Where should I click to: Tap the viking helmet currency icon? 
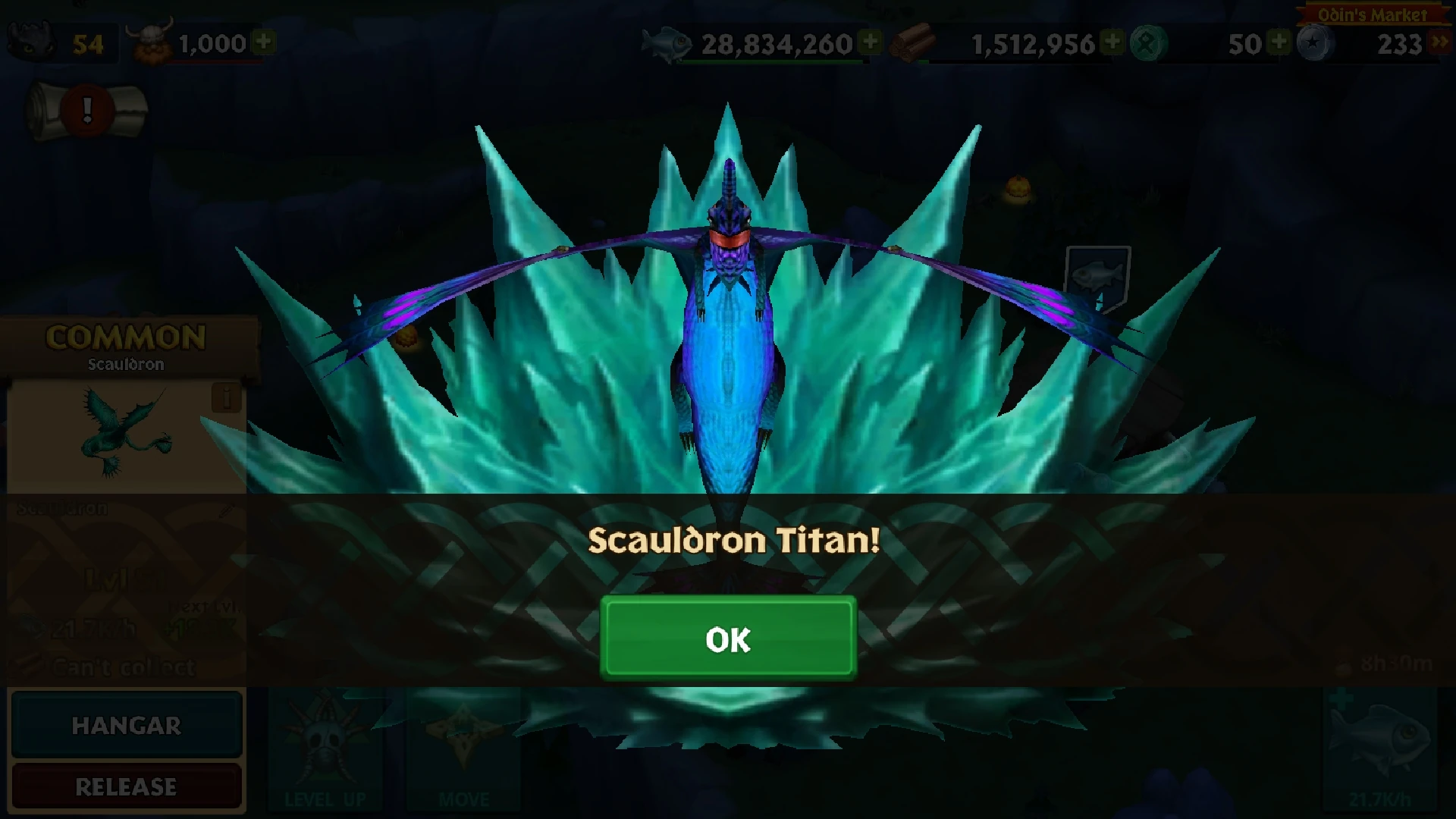pyautogui.click(x=150, y=39)
